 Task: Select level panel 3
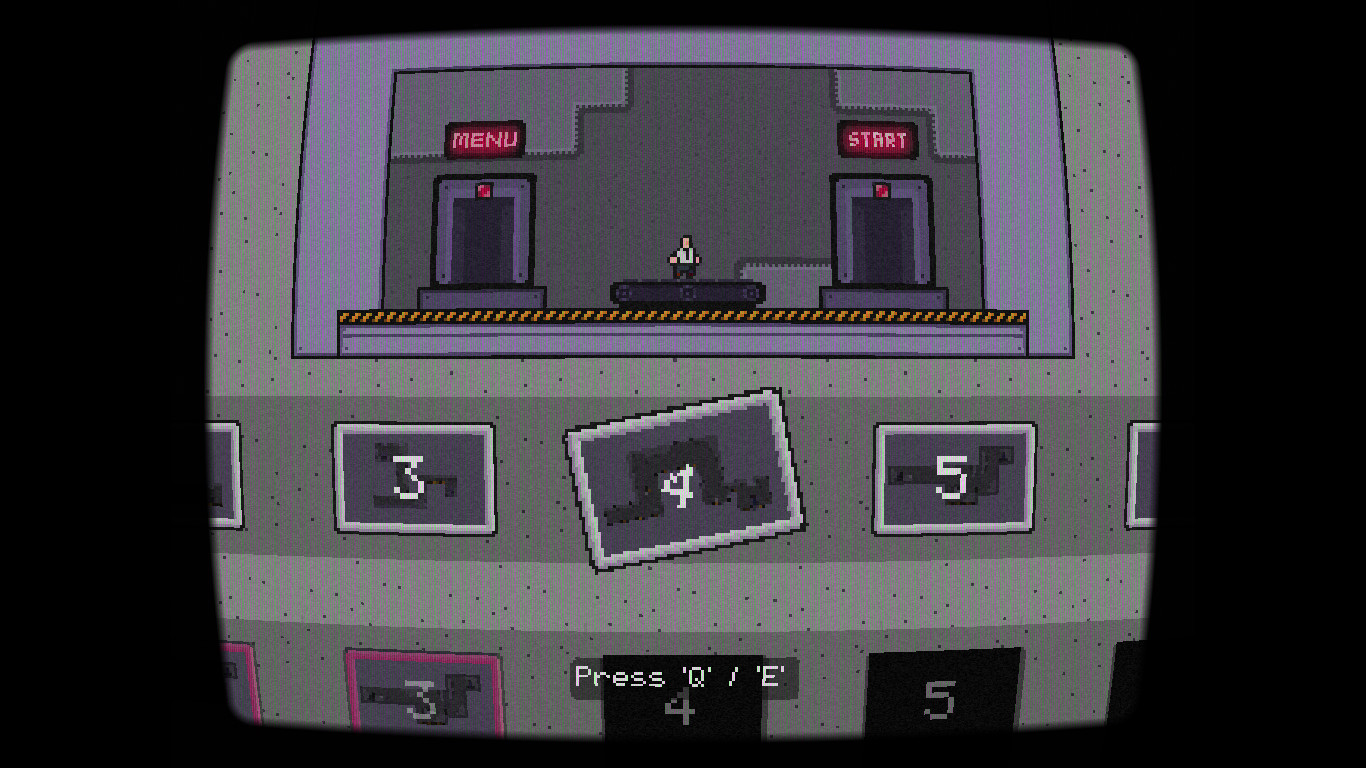(x=414, y=478)
